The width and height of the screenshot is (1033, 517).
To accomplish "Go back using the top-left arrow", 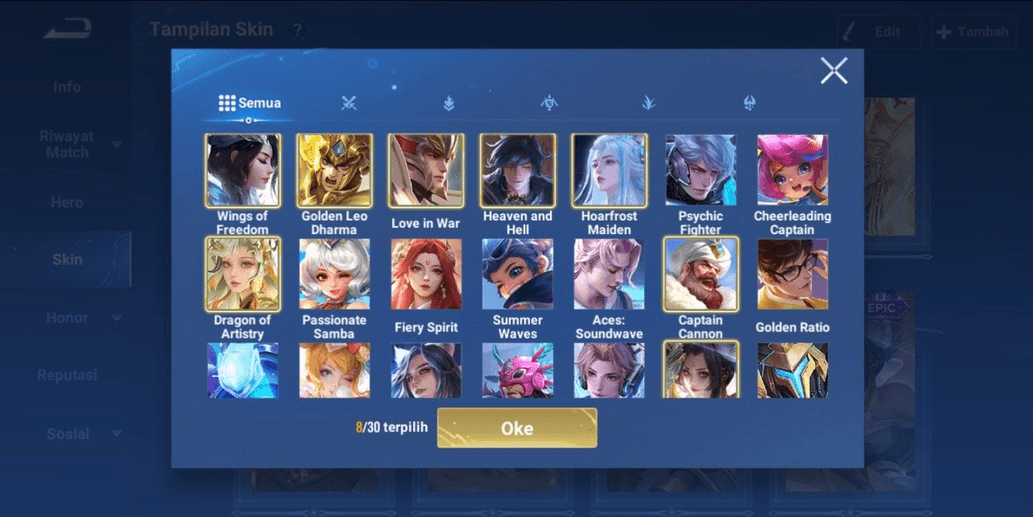I will coord(67,30).
